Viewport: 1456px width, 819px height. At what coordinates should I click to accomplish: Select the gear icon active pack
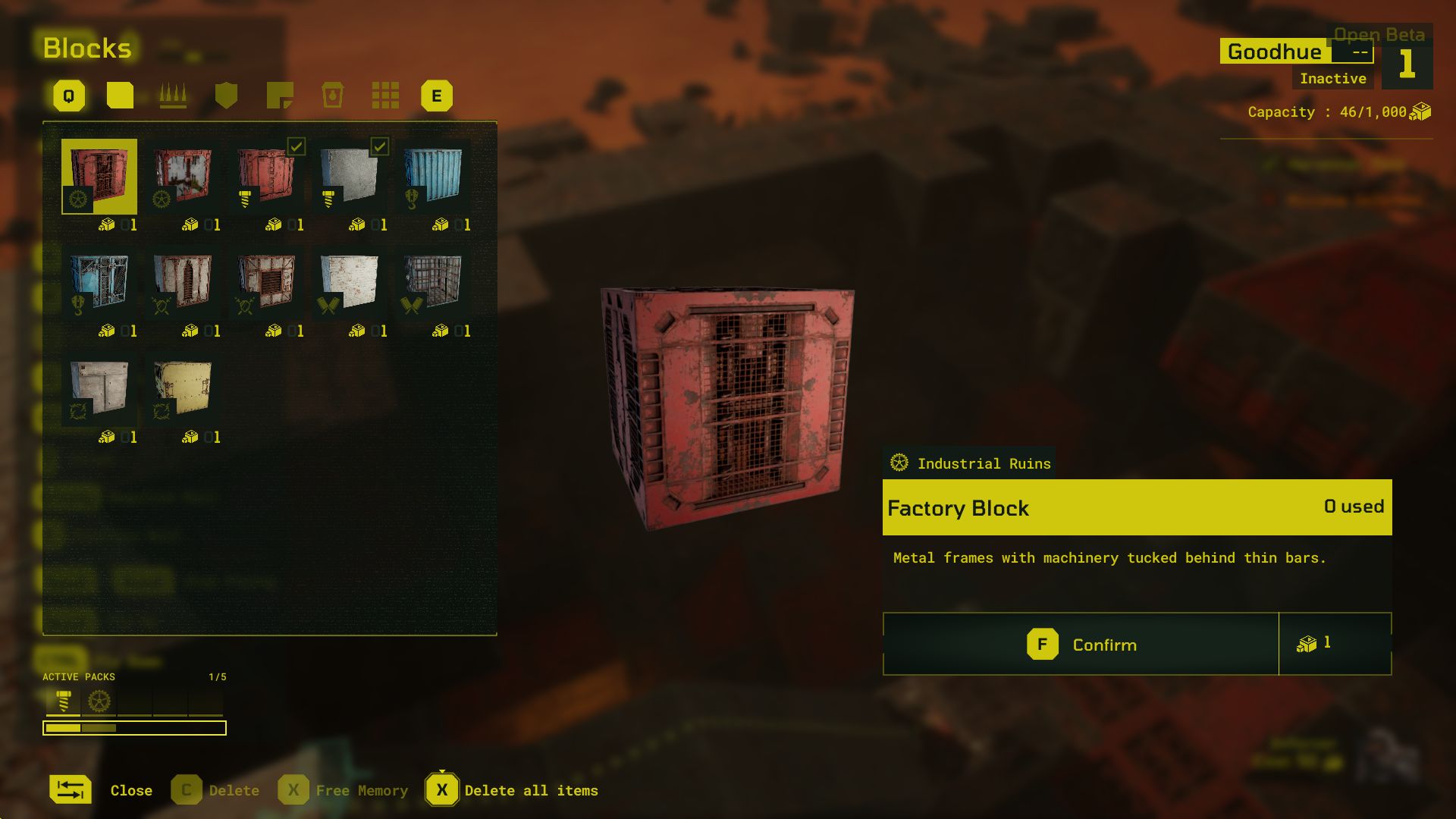tap(99, 701)
